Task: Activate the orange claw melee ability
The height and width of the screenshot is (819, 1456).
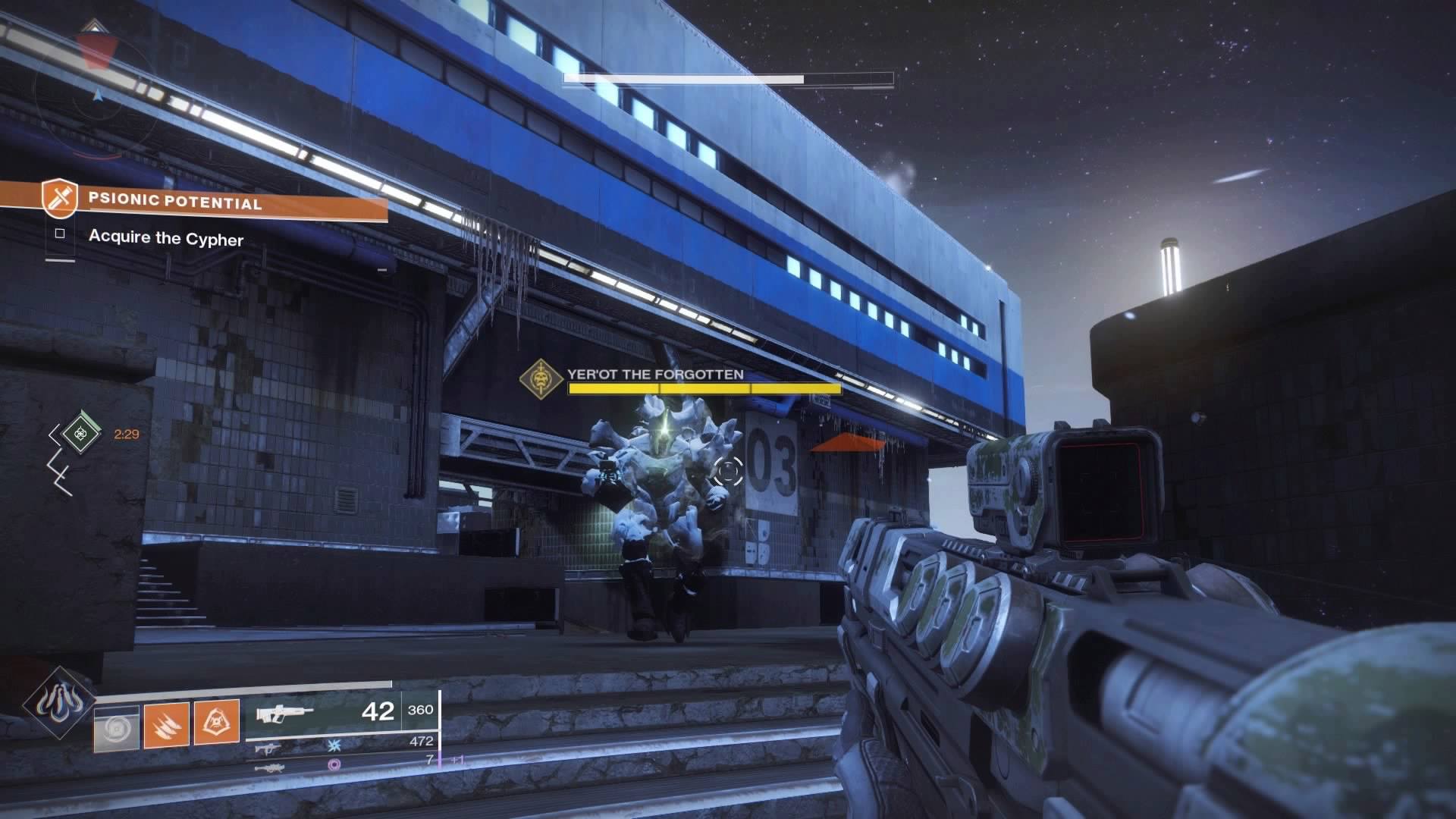Action: tap(166, 724)
